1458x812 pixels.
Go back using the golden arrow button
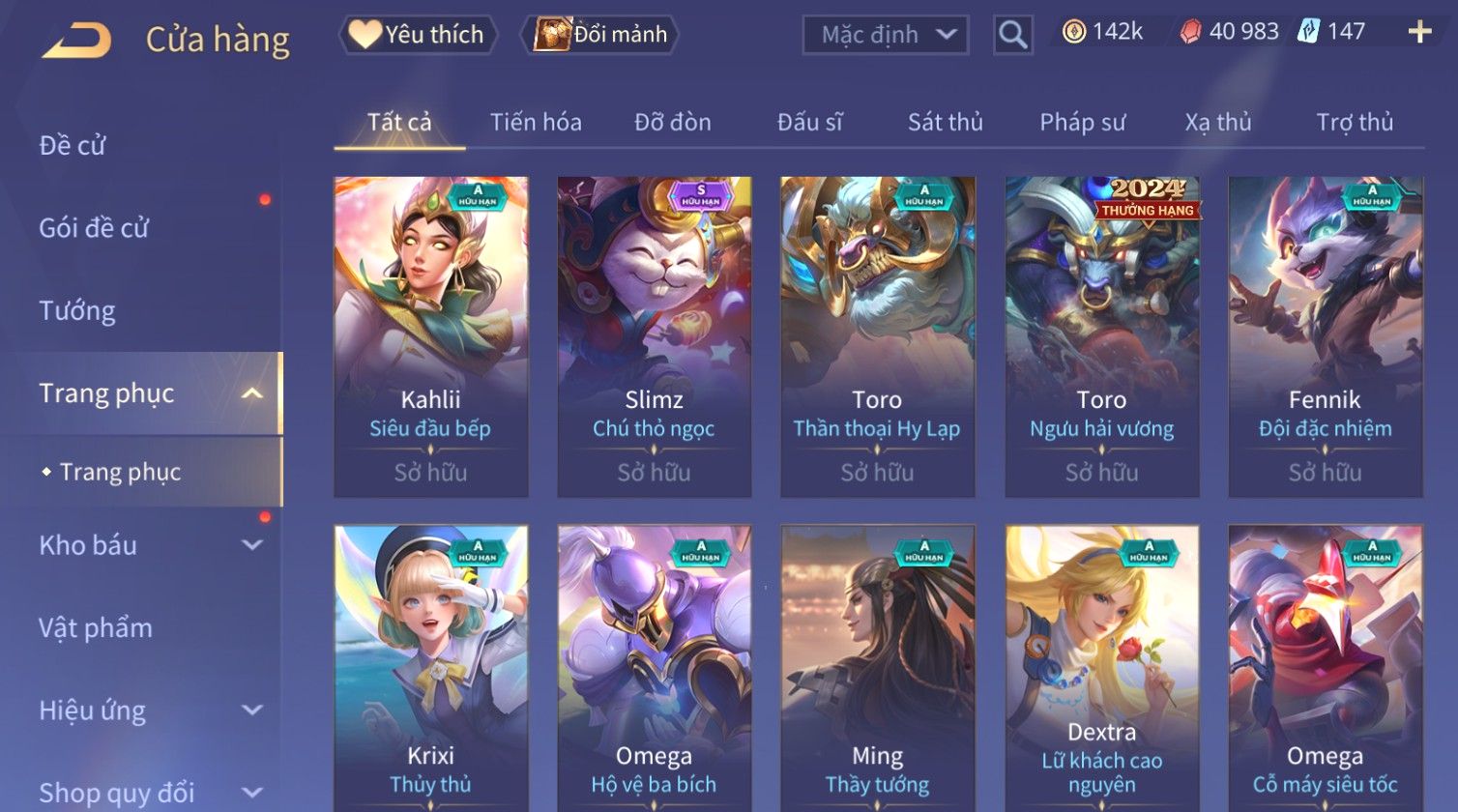[x=77, y=41]
